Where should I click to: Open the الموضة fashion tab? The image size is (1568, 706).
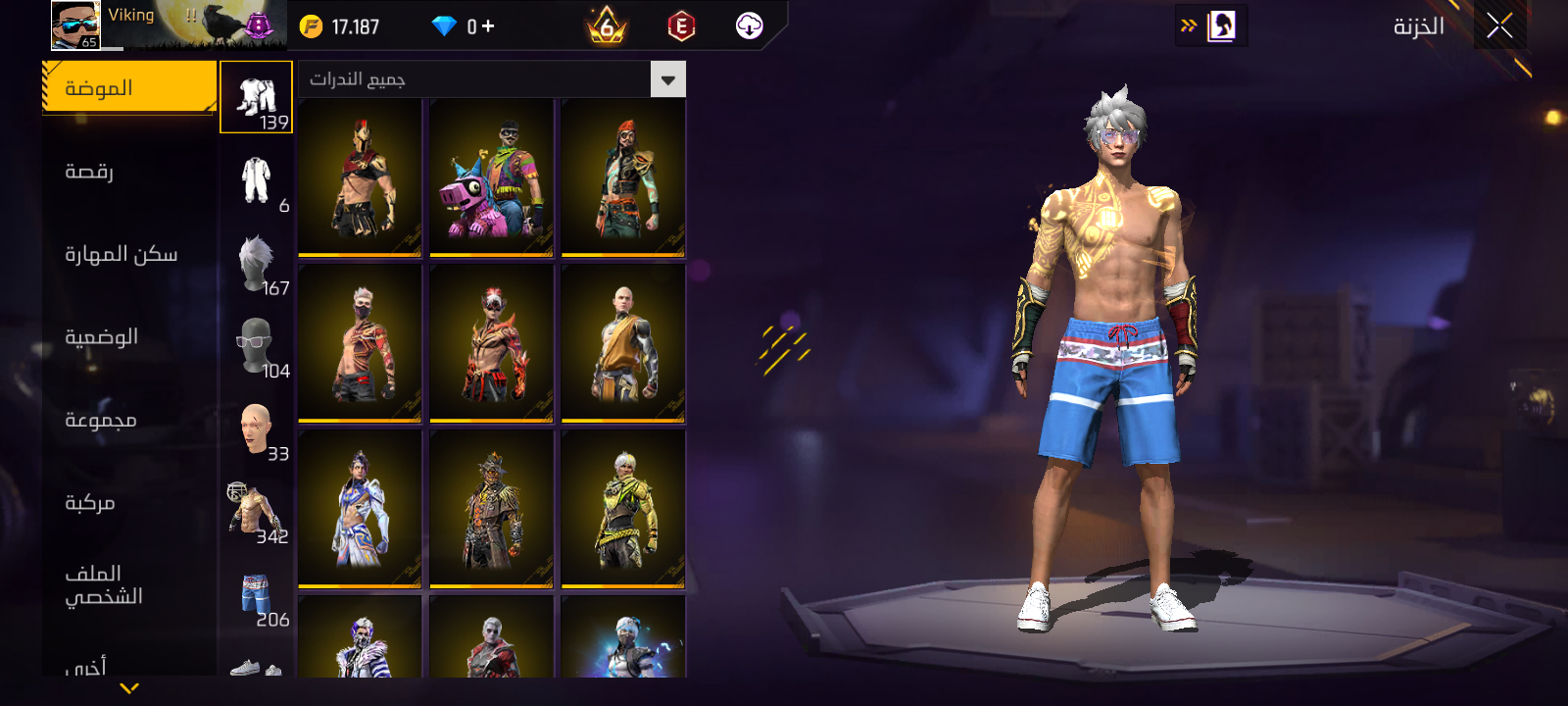point(129,88)
